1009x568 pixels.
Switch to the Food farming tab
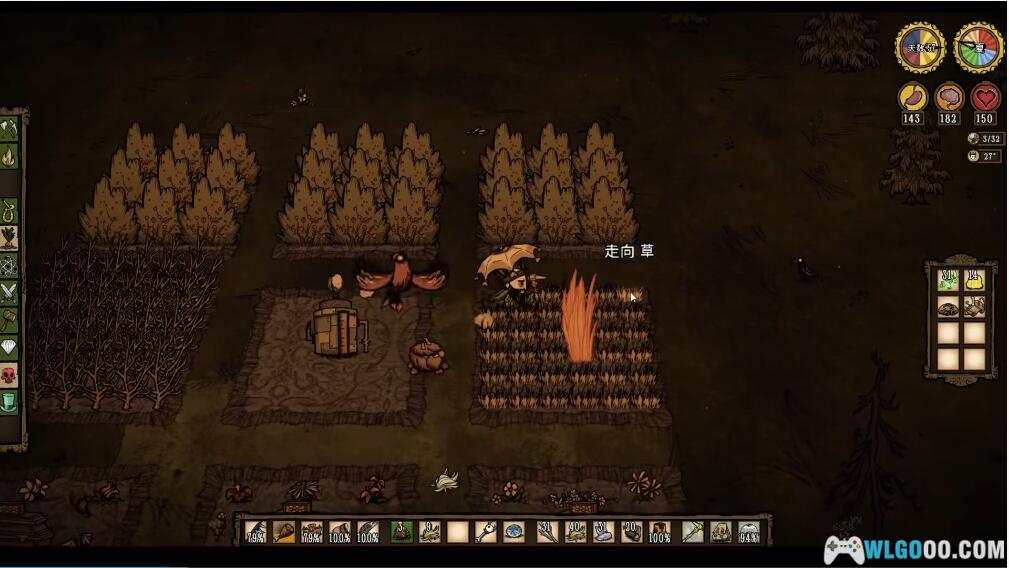[x=9, y=238]
